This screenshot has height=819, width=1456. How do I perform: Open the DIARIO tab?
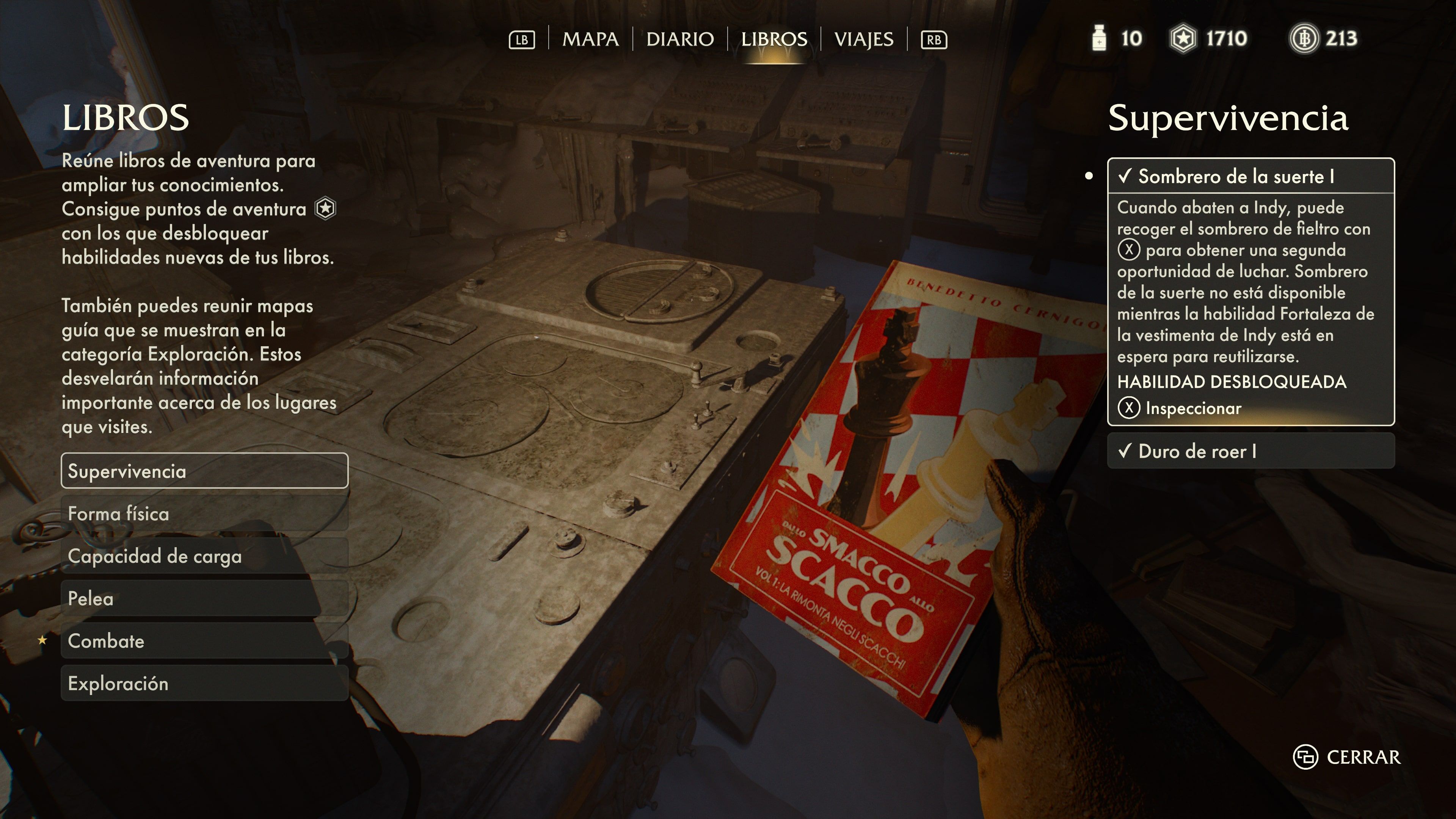pos(679,39)
